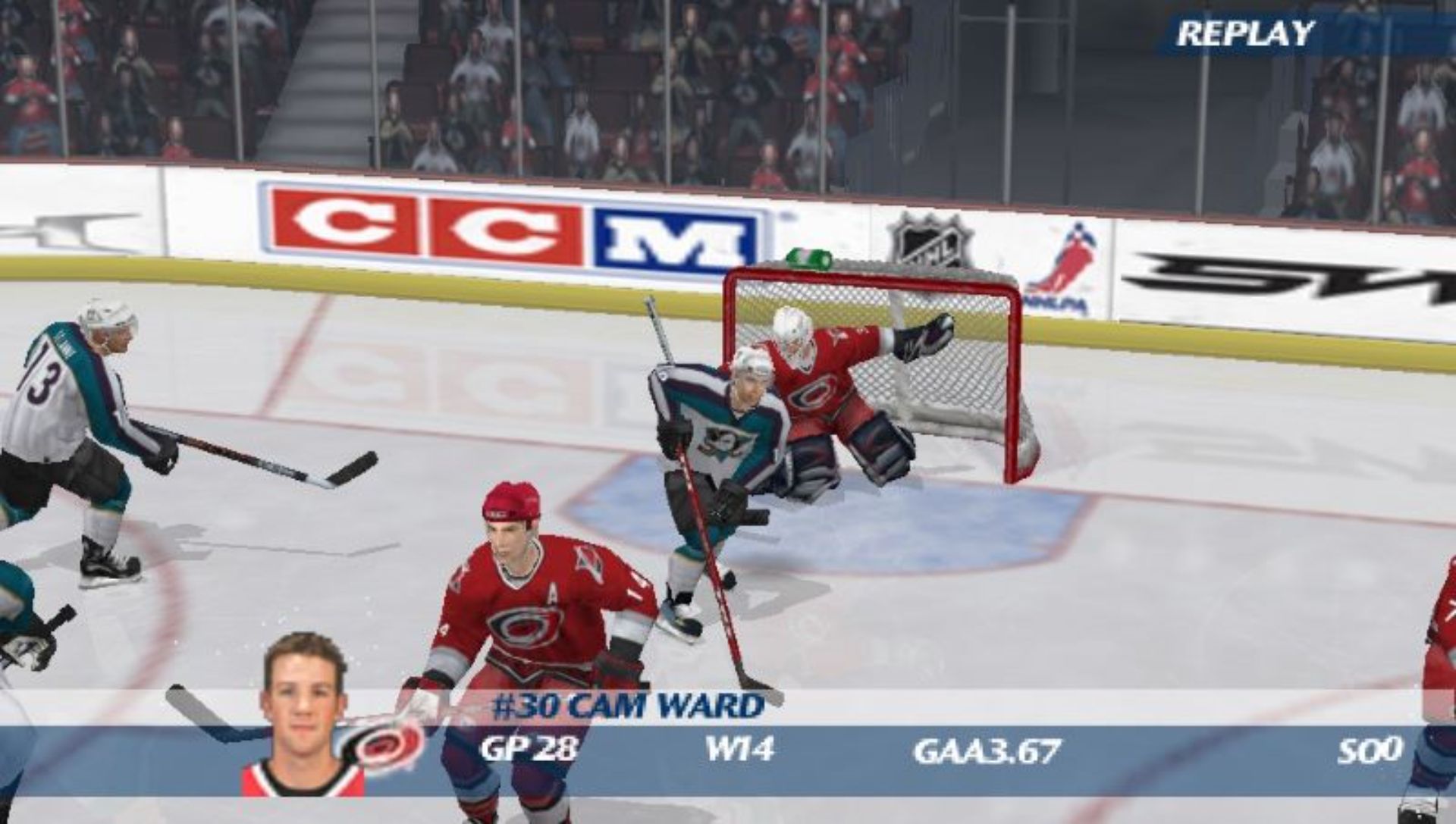The width and height of the screenshot is (1456, 824).
Task: Click the Cam Ward nameplate text
Action: 629,706
